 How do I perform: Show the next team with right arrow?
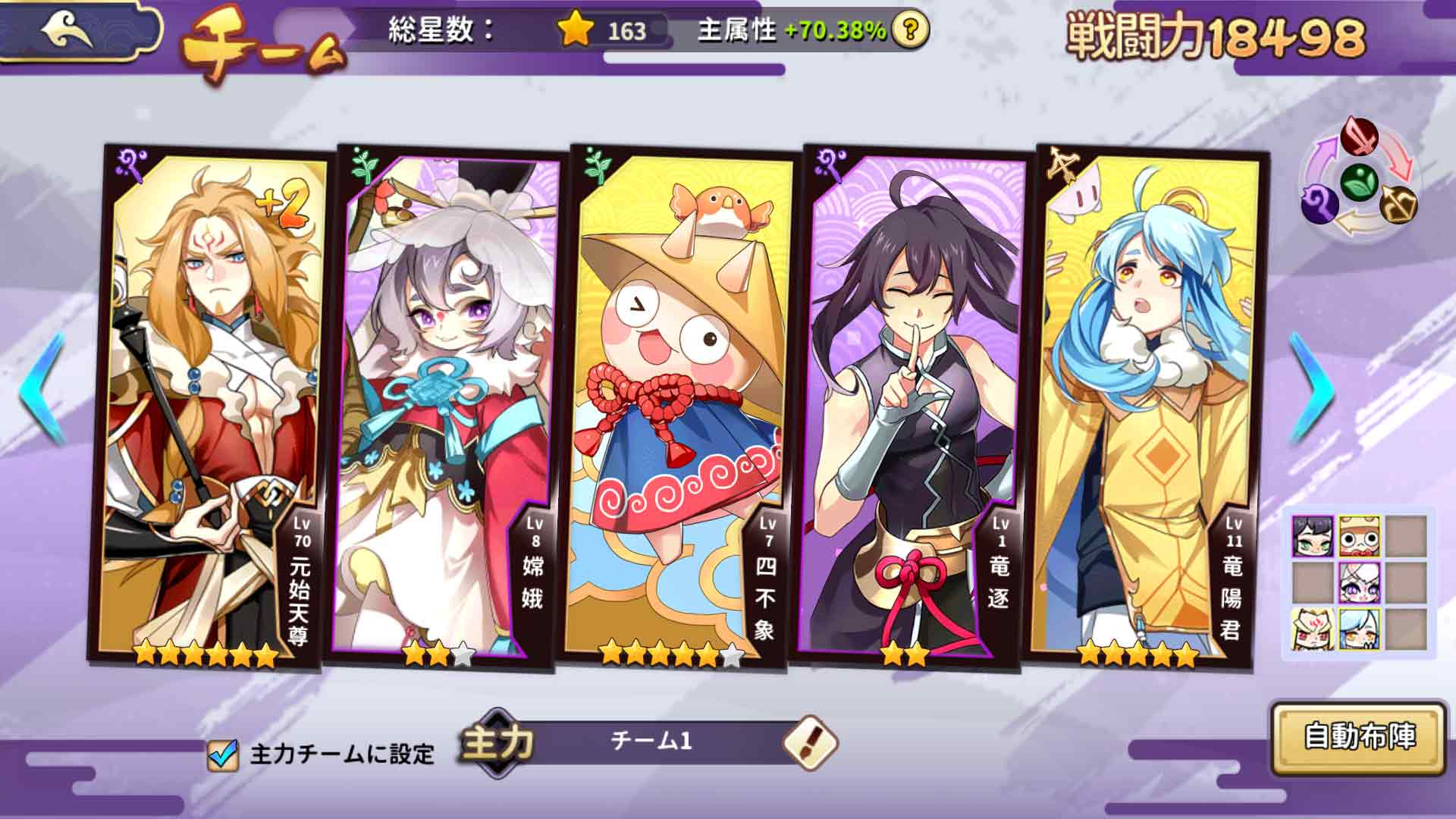(1313, 388)
